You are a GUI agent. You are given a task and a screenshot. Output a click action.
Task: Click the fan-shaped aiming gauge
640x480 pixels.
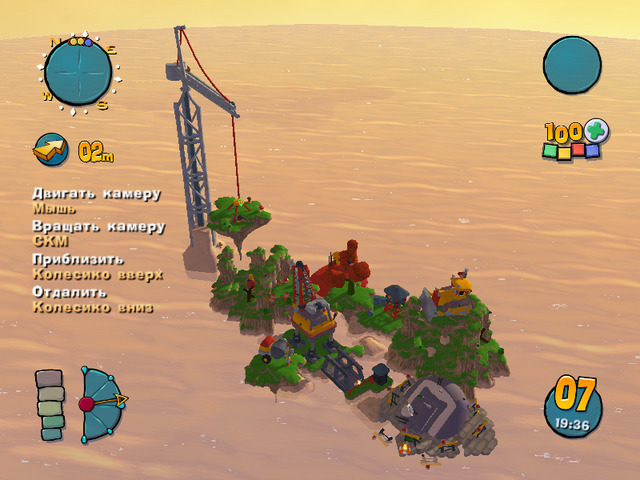click(x=102, y=403)
